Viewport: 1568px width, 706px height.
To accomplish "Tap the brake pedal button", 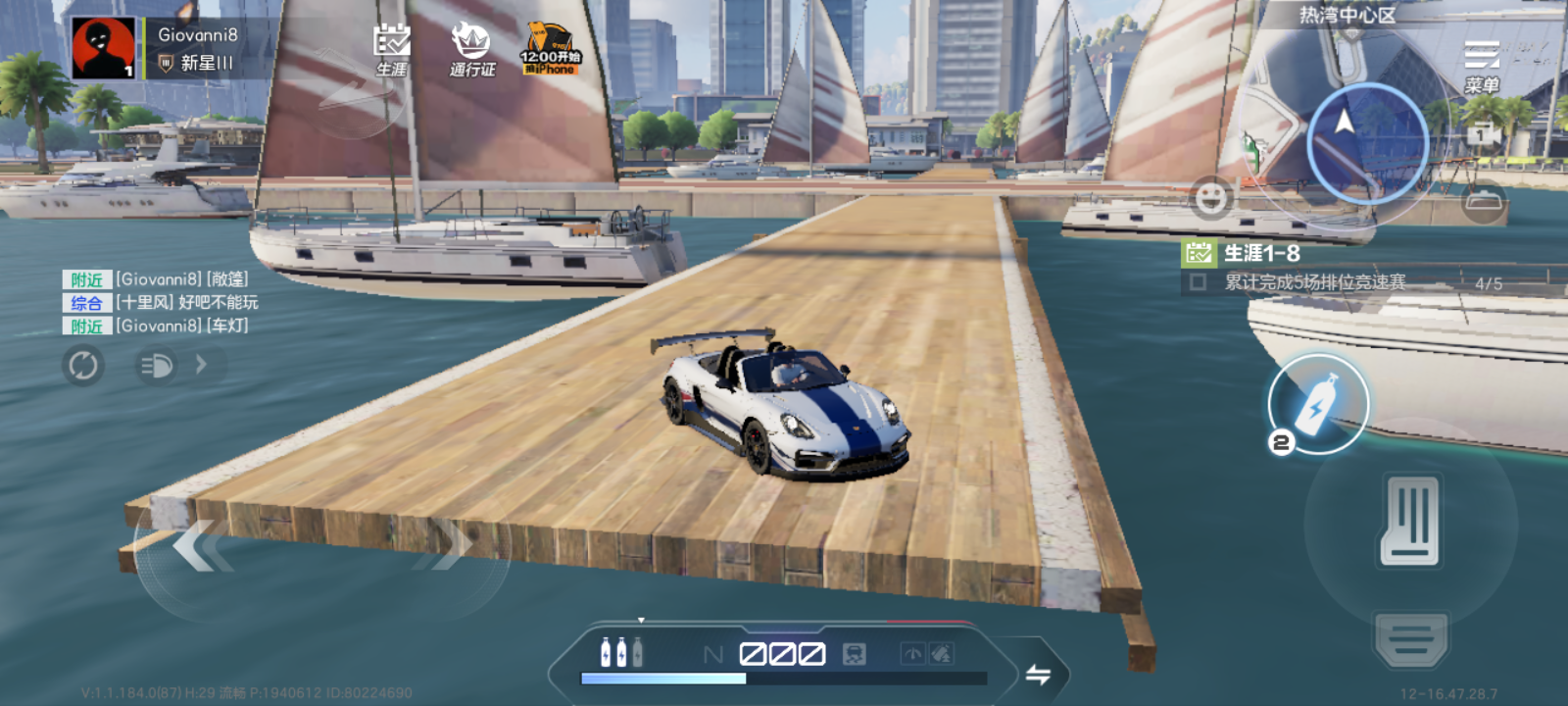I will point(1410,641).
